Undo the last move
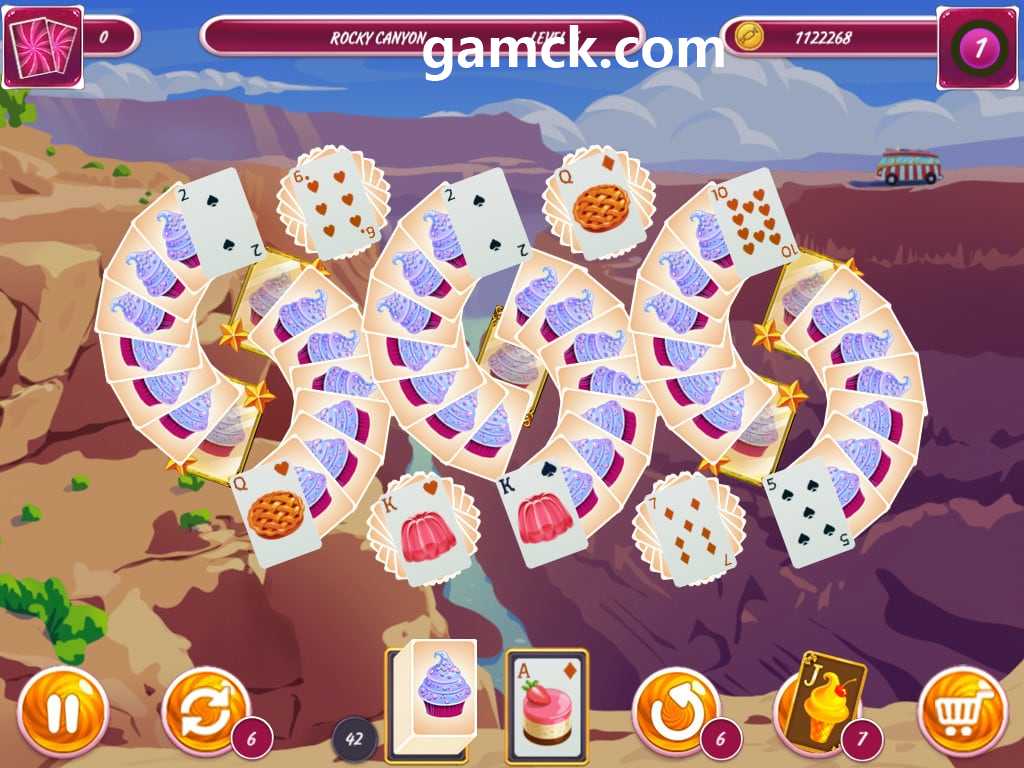 pyautogui.click(x=677, y=711)
